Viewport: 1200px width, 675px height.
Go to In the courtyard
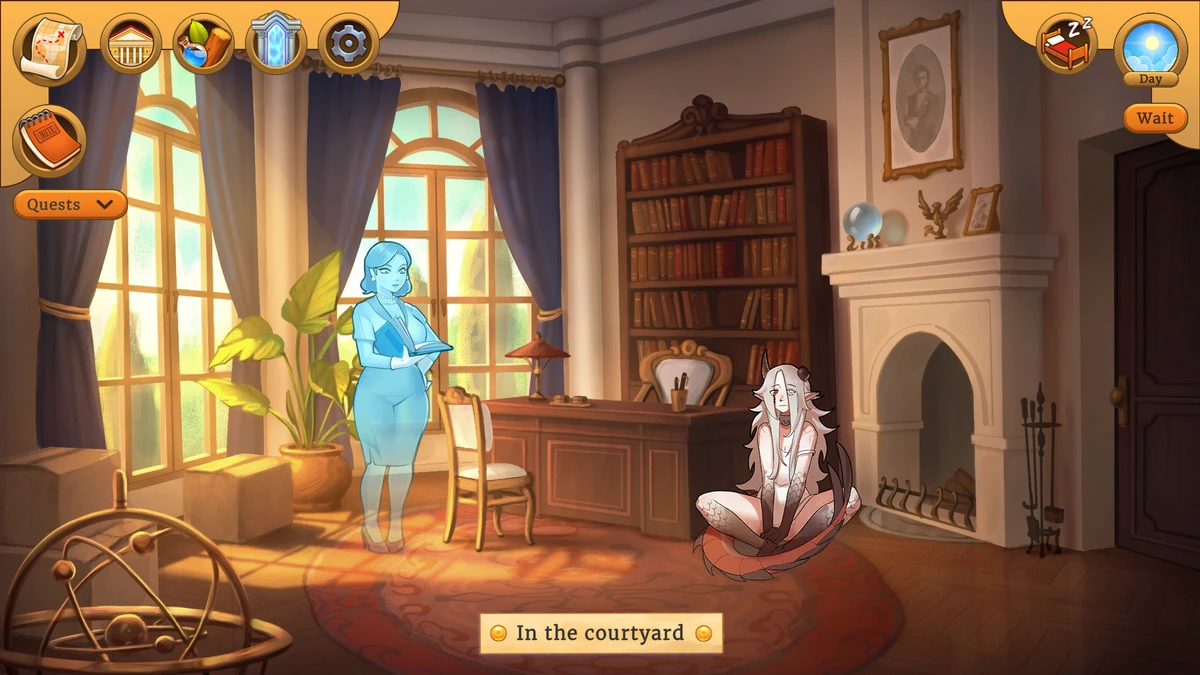point(600,633)
